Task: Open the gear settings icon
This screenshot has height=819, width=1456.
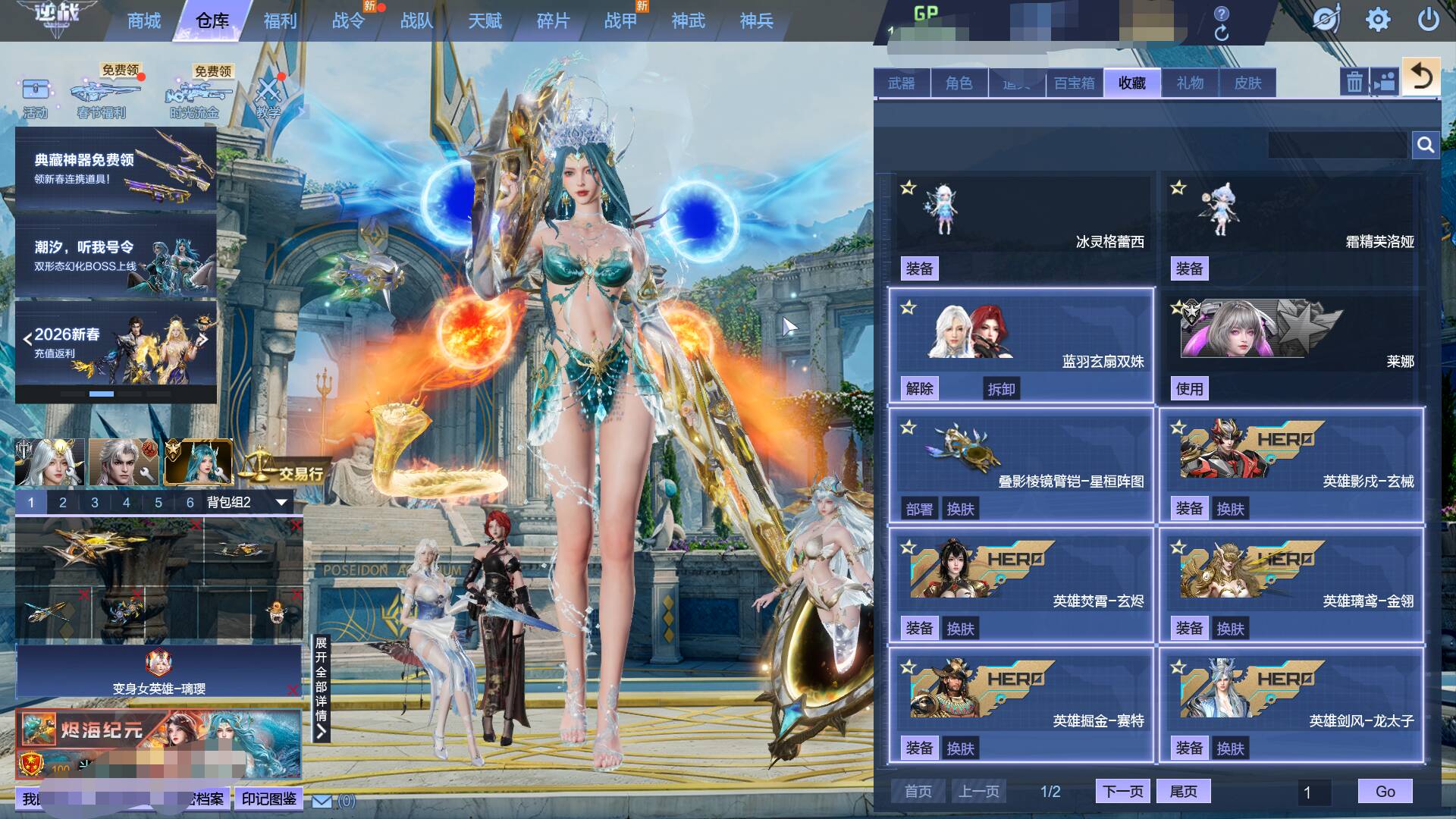Action: click(1377, 20)
